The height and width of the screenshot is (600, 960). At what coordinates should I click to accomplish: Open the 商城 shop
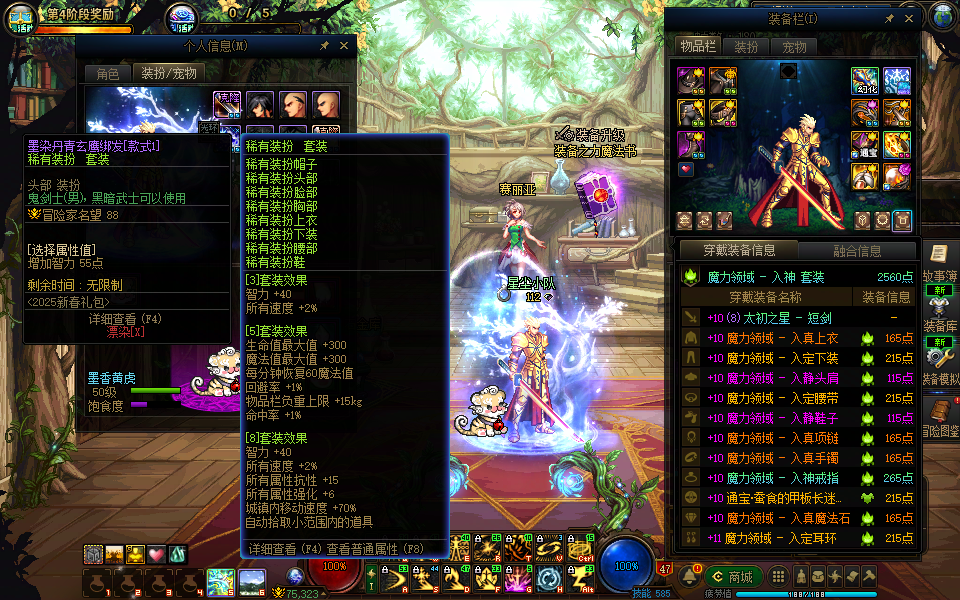click(734, 577)
